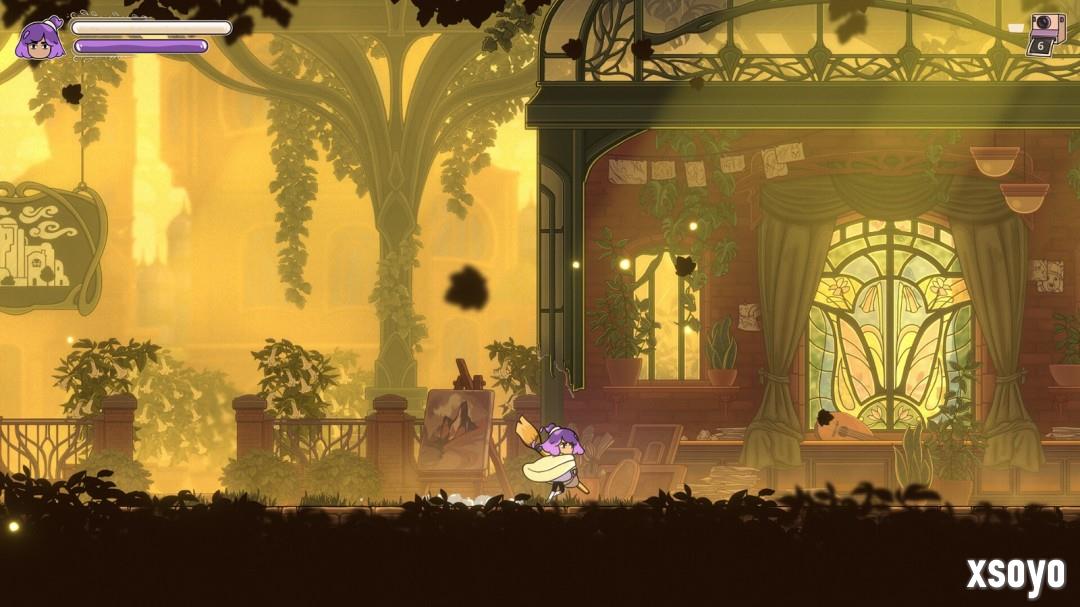Click the purple-haired witch portrait
Viewport: 1080px width, 607px height.
(x=41, y=40)
